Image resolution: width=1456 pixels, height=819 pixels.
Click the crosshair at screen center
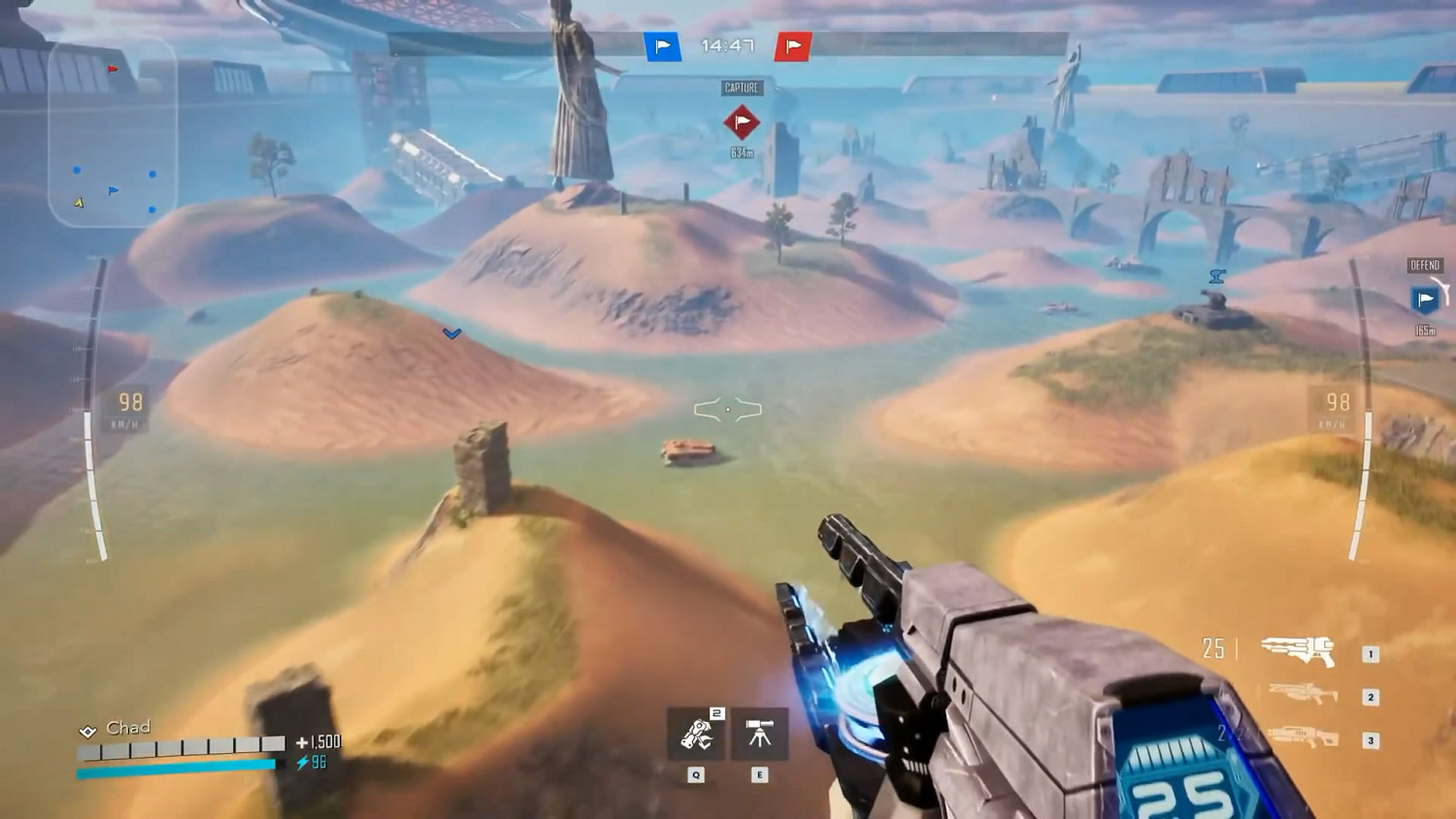tap(728, 409)
